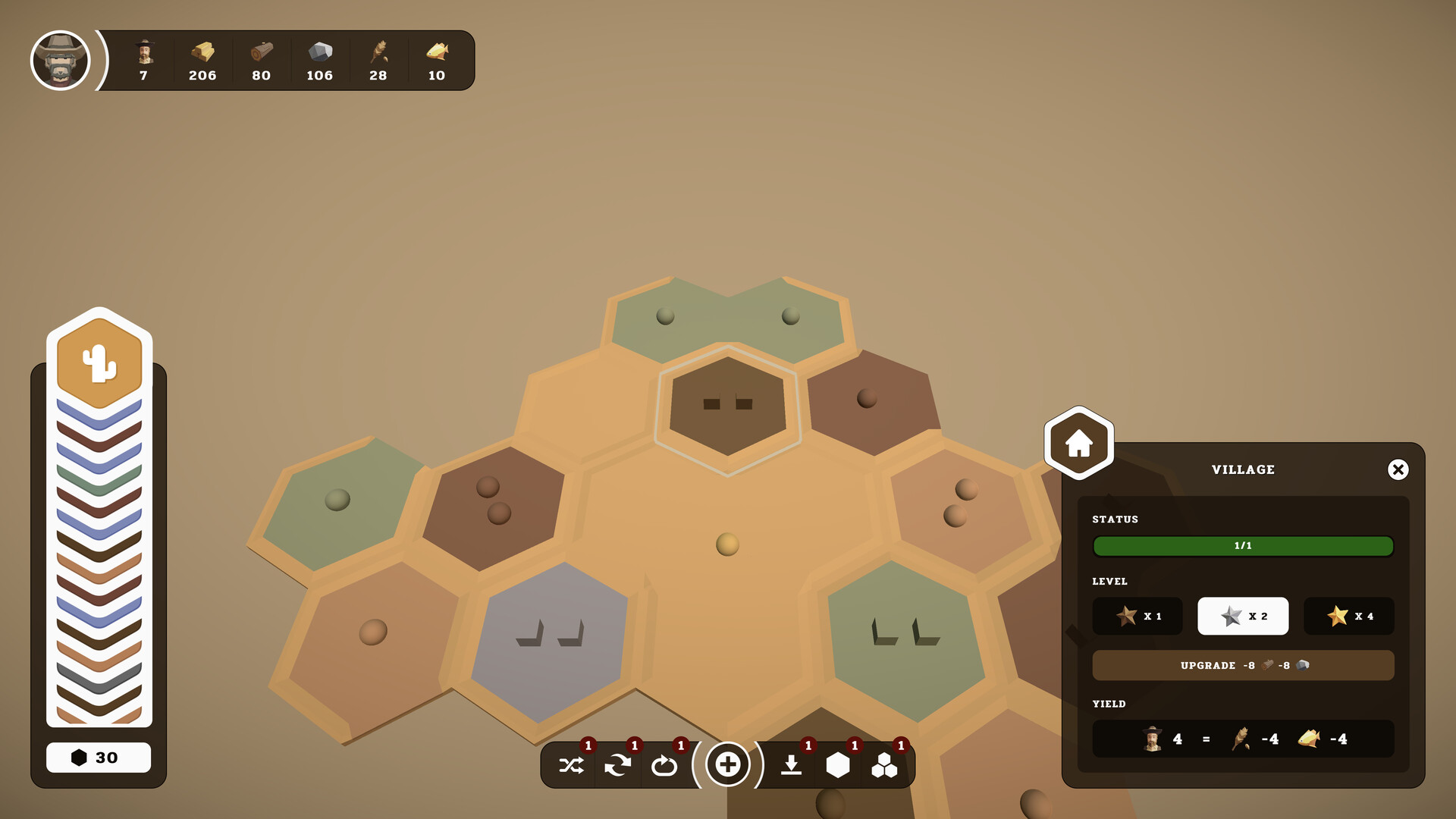The width and height of the screenshot is (1456, 819).
Task: Select the loop rotation icon
Action: (x=666, y=765)
